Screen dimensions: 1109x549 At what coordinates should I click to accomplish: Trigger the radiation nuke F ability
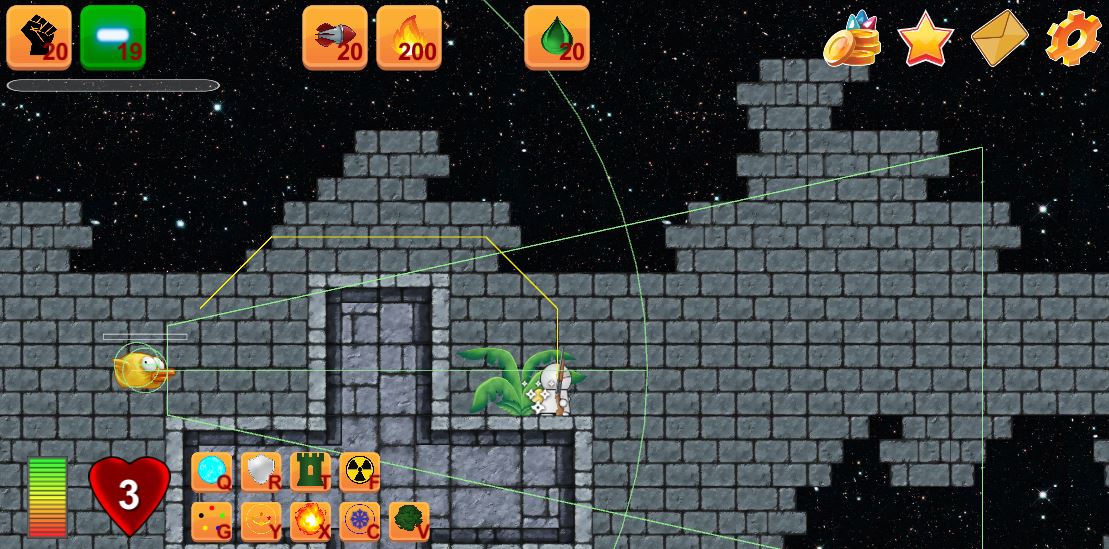coord(359,471)
